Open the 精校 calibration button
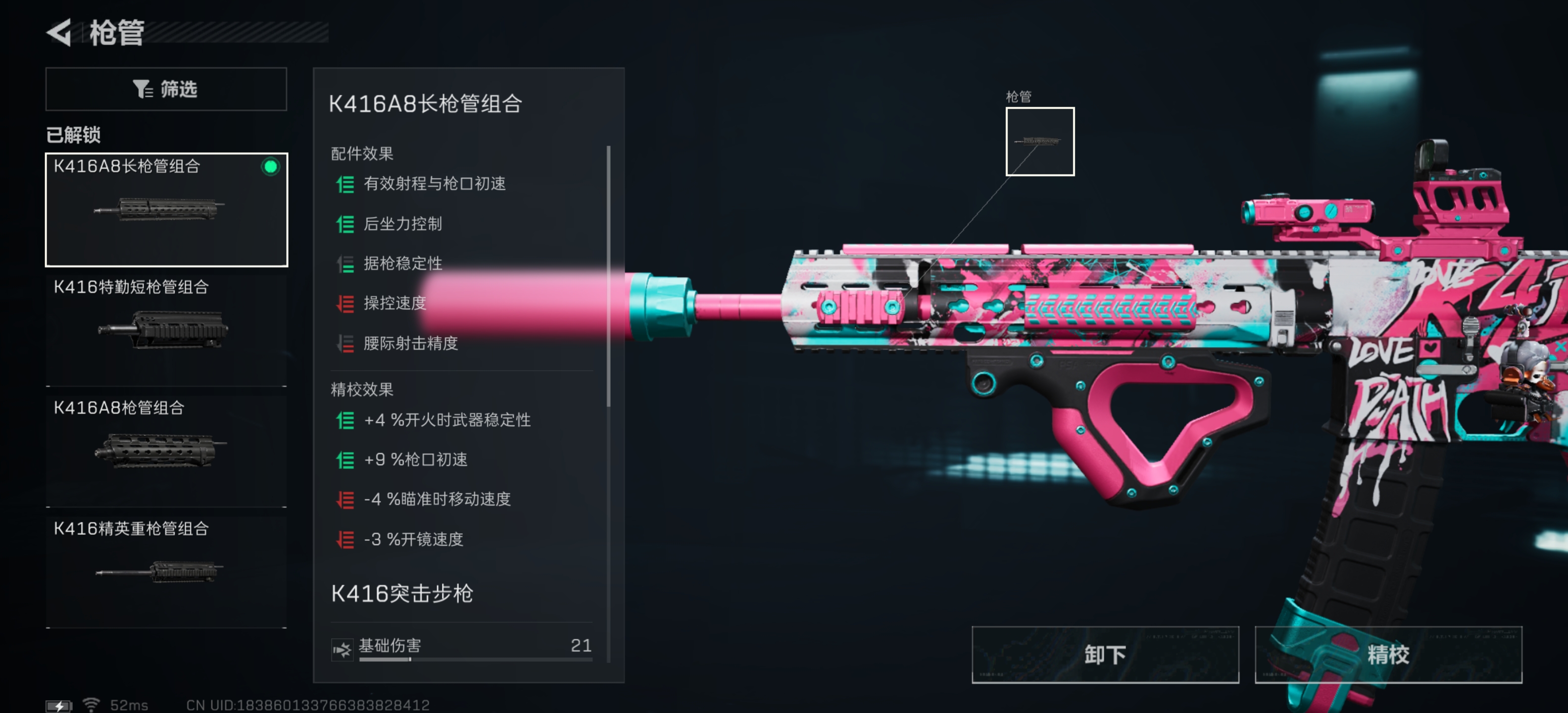The image size is (1568, 713). (1388, 655)
